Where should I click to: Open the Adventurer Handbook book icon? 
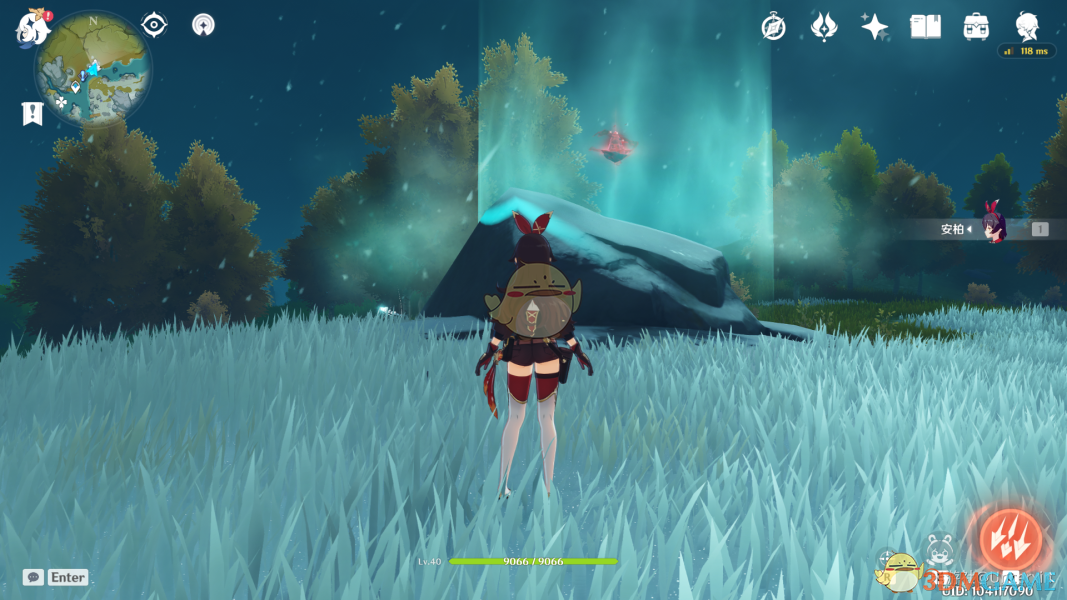[x=925, y=27]
